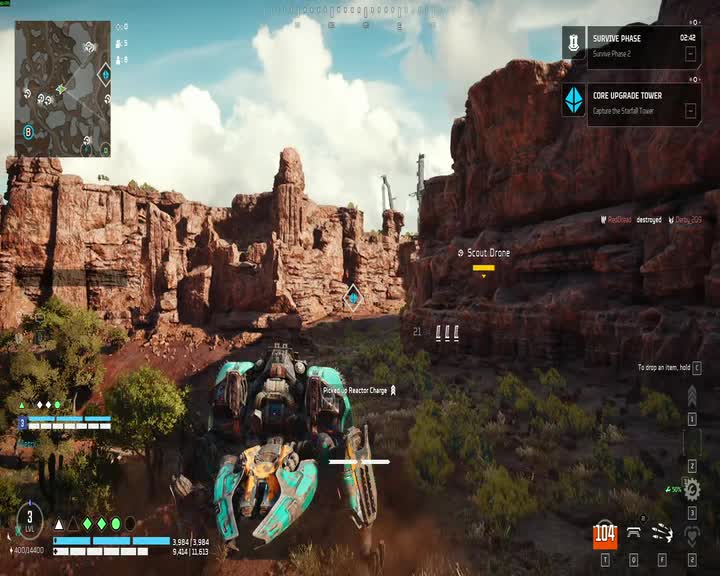Viewport: 720px width, 576px height.
Task: Collapse the Survive Phase objective panel
Action: tap(690, 54)
